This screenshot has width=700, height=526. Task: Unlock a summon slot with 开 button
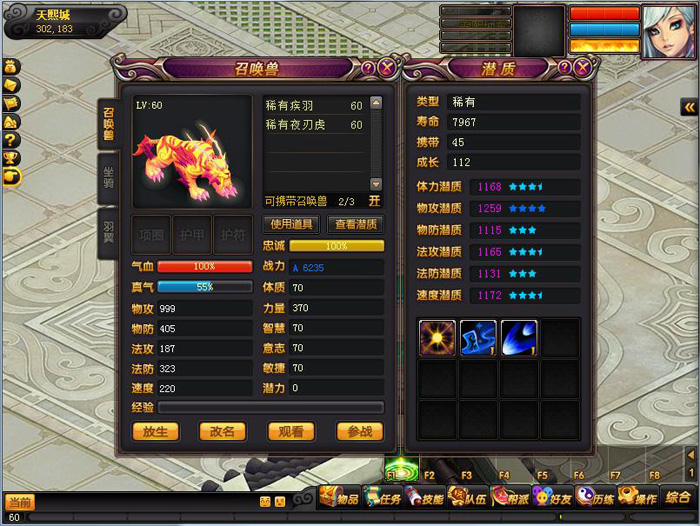coord(374,201)
